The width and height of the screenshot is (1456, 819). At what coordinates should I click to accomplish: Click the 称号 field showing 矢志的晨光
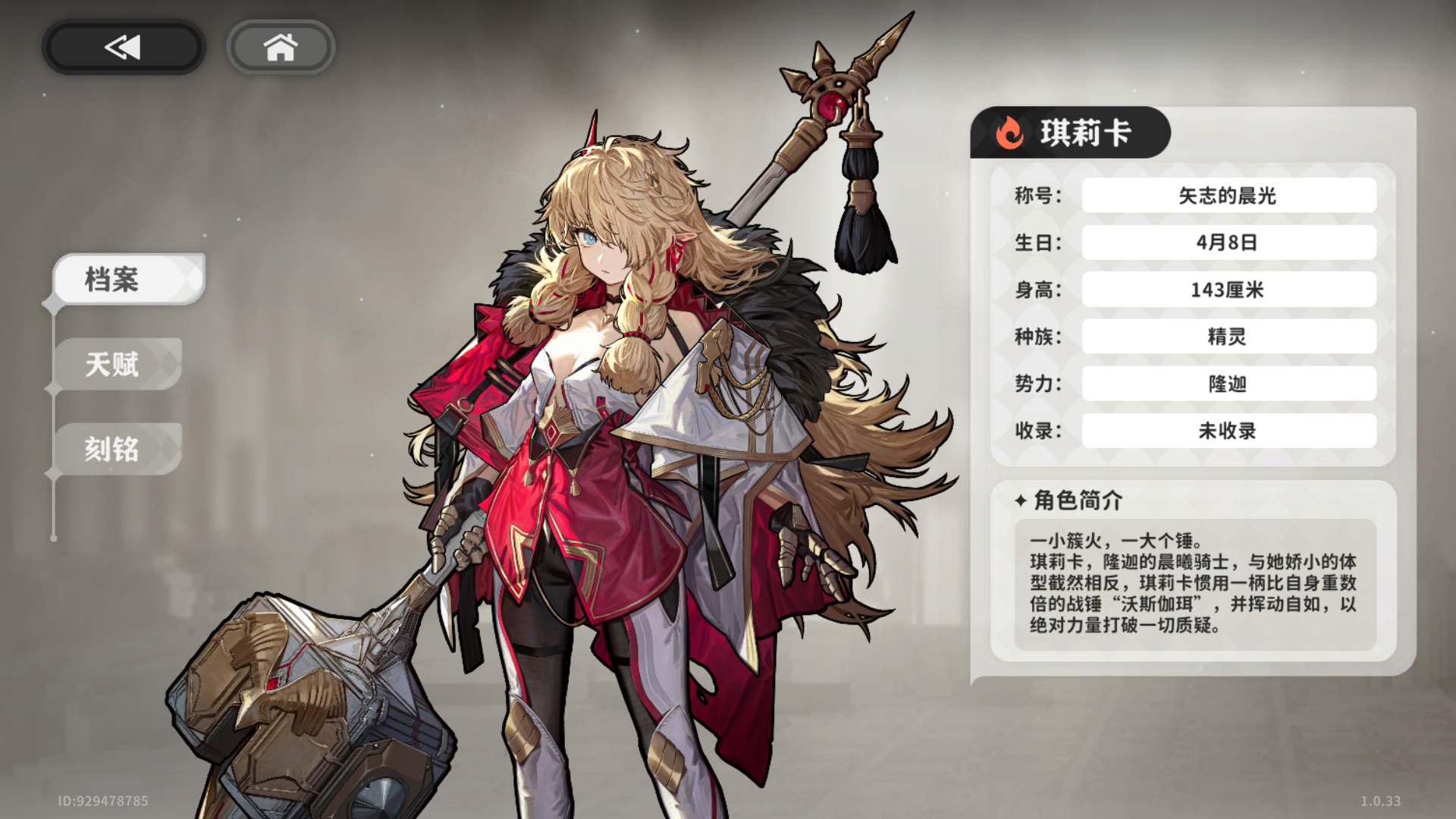(x=1228, y=195)
